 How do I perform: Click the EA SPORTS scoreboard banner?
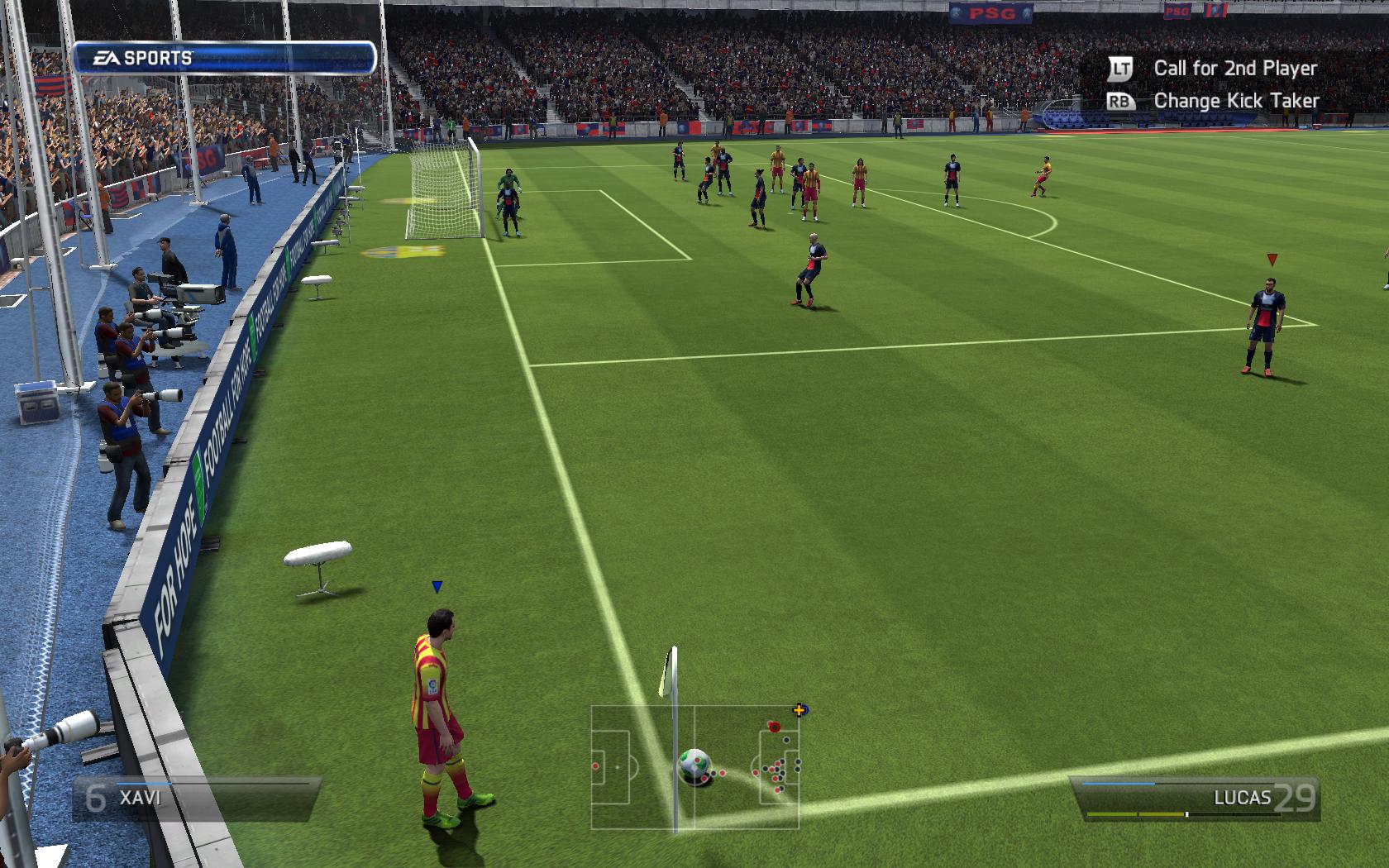point(224,58)
